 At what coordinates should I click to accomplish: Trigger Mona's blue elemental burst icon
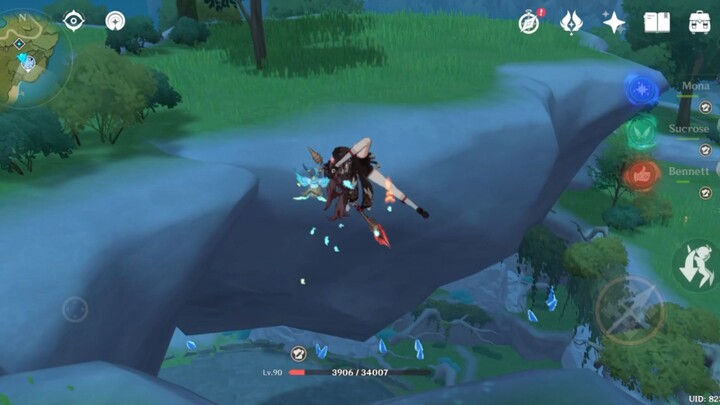641,90
